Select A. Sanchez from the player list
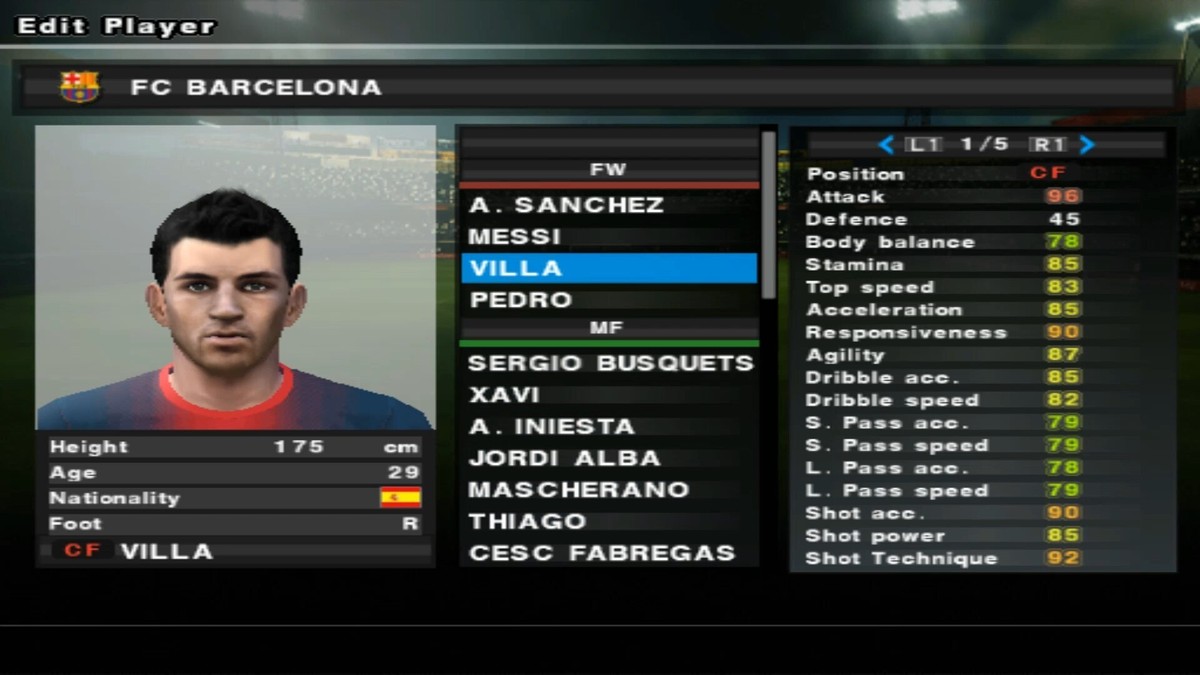 pyautogui.click(x=566, y=205)
